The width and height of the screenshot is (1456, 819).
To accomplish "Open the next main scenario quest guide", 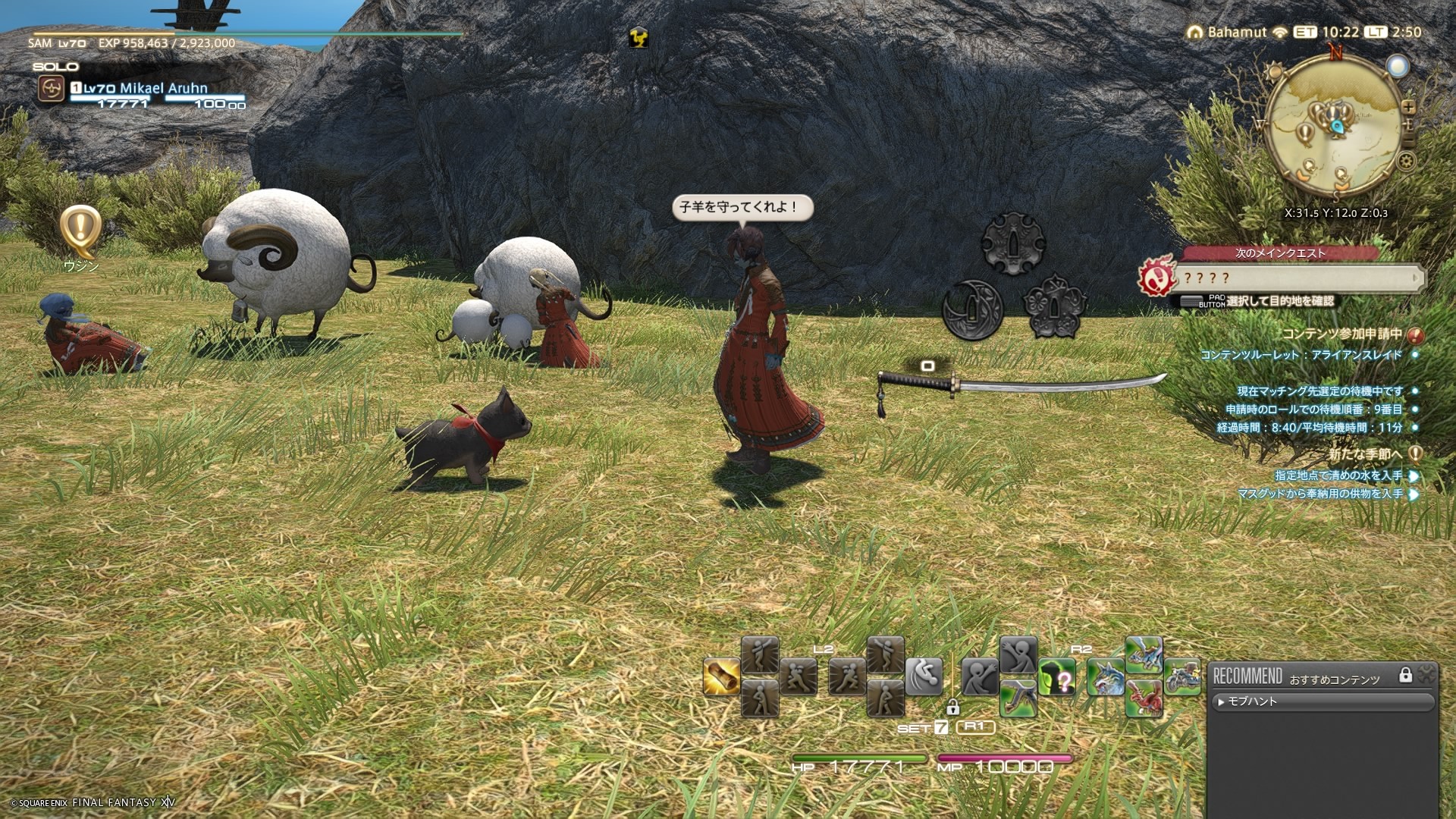I will coord(1297,278).
